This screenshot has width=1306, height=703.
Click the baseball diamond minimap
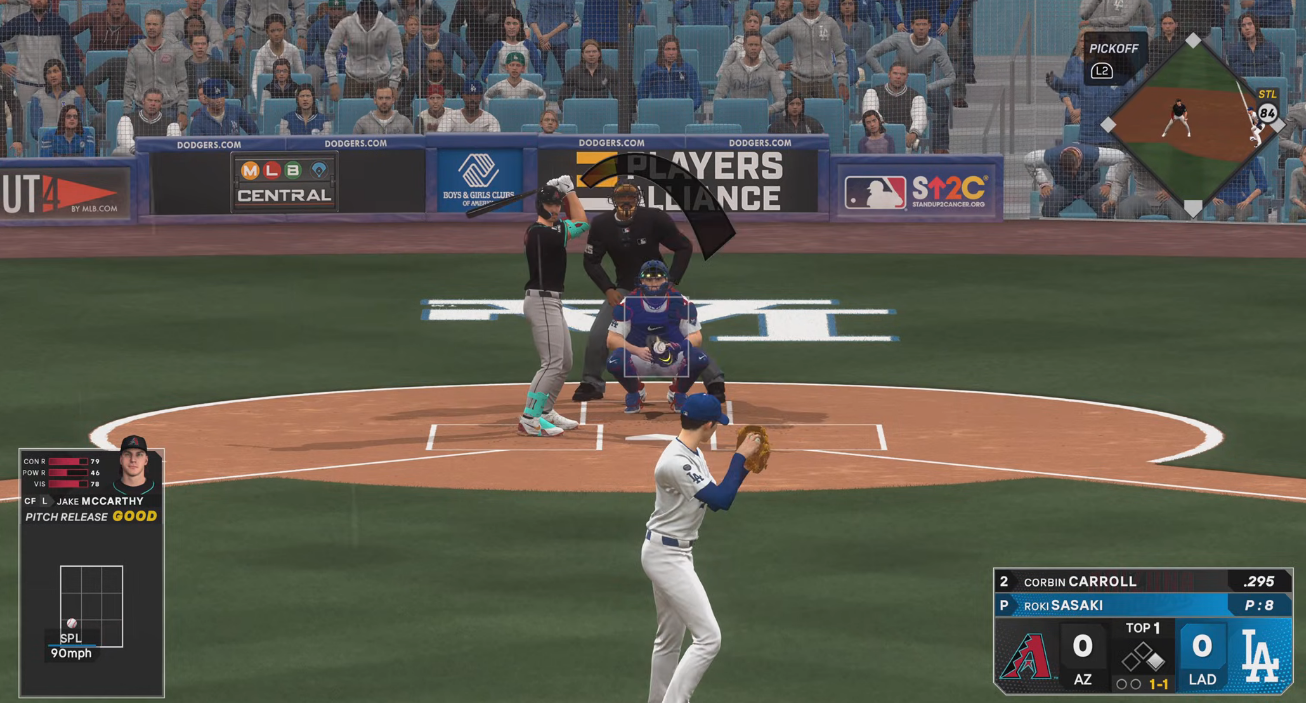[1192, 124]
